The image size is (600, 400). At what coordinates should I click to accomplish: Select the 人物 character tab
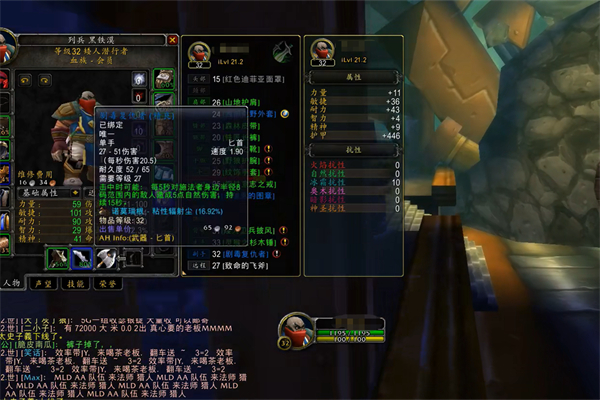(11, 283)
